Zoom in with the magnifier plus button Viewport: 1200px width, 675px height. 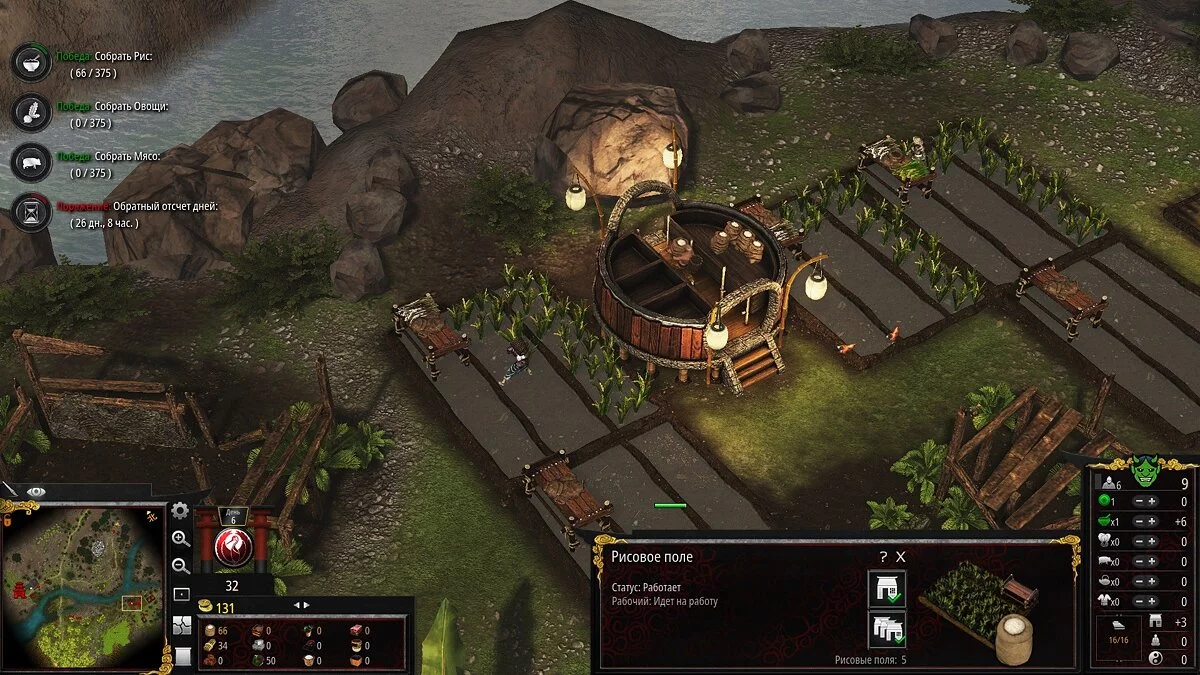tap(181, 538)
